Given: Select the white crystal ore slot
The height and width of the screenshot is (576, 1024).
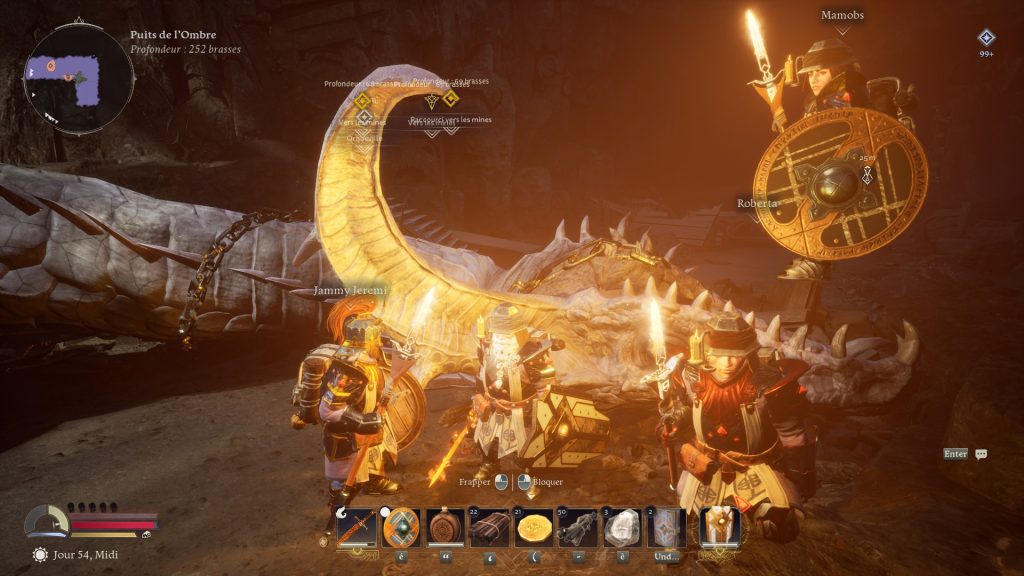Looking at the screenshot, I should click(623, 527).
